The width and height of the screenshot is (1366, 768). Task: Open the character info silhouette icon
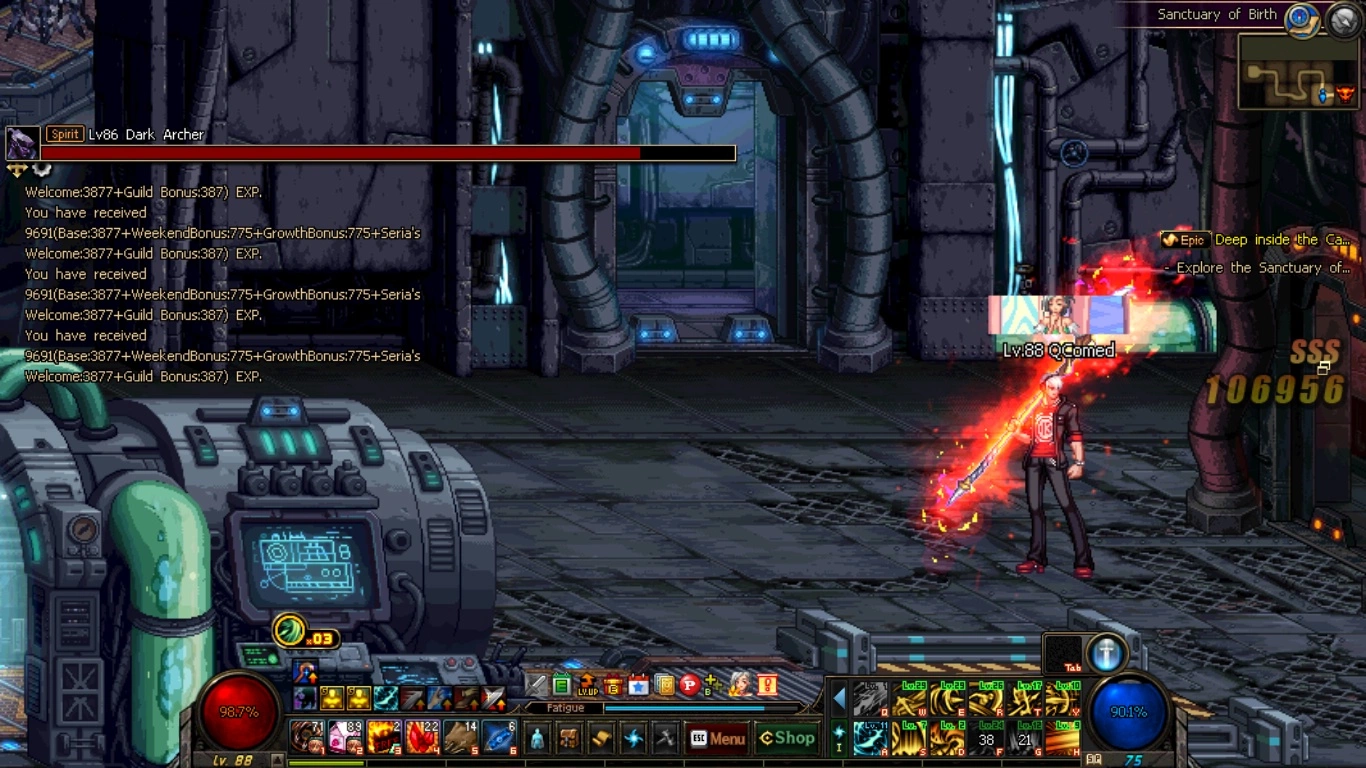537,739
